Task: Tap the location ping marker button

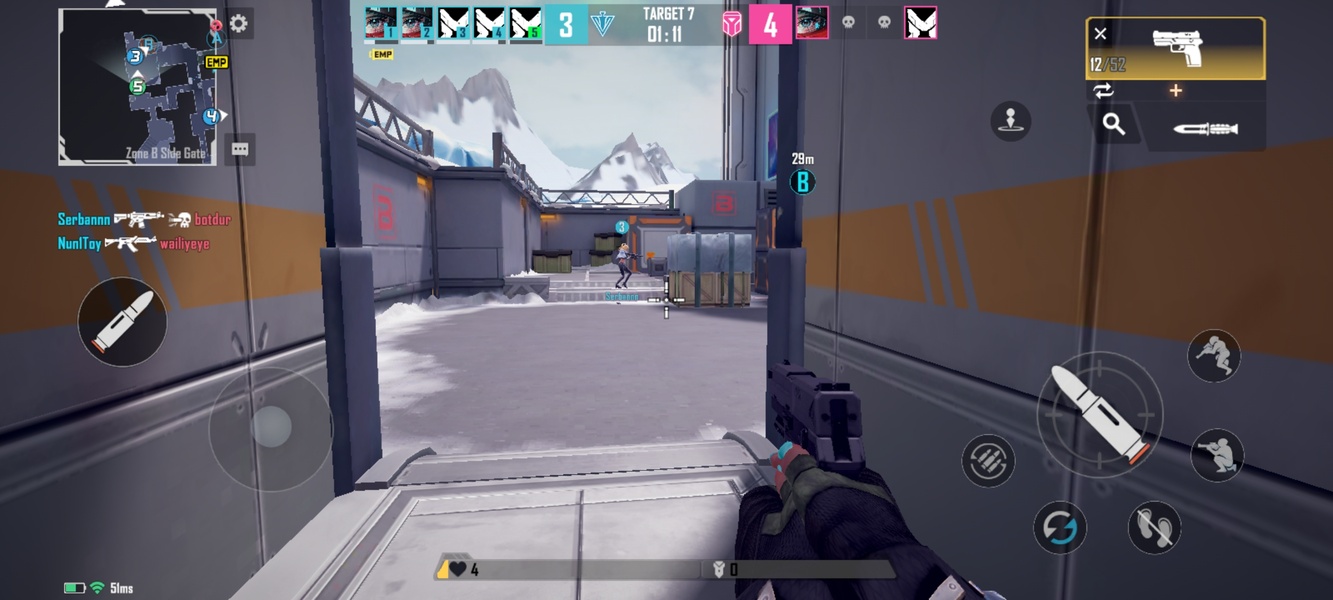Action: point(1010,121)
